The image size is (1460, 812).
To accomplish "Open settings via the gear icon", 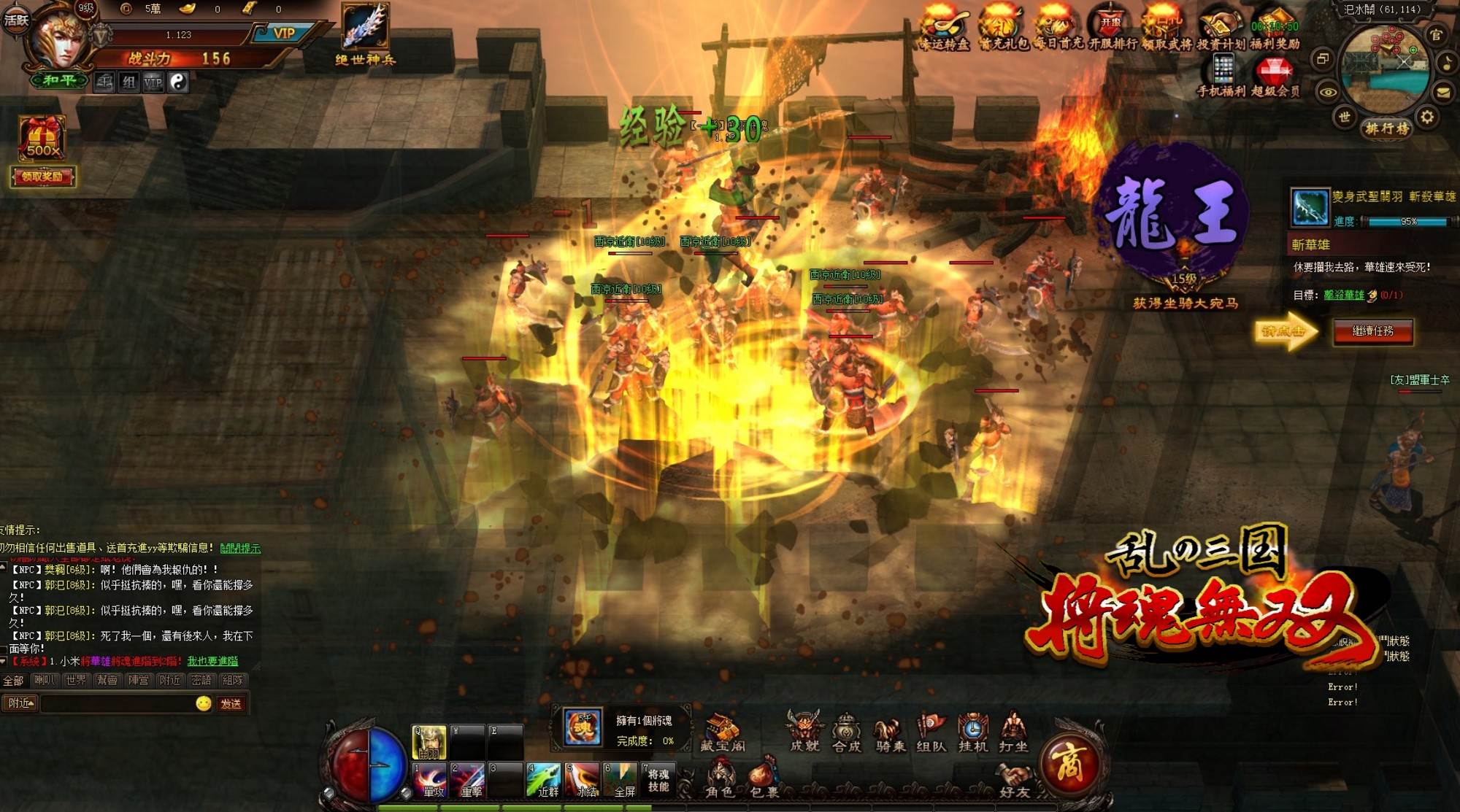I will point(1427,117).
